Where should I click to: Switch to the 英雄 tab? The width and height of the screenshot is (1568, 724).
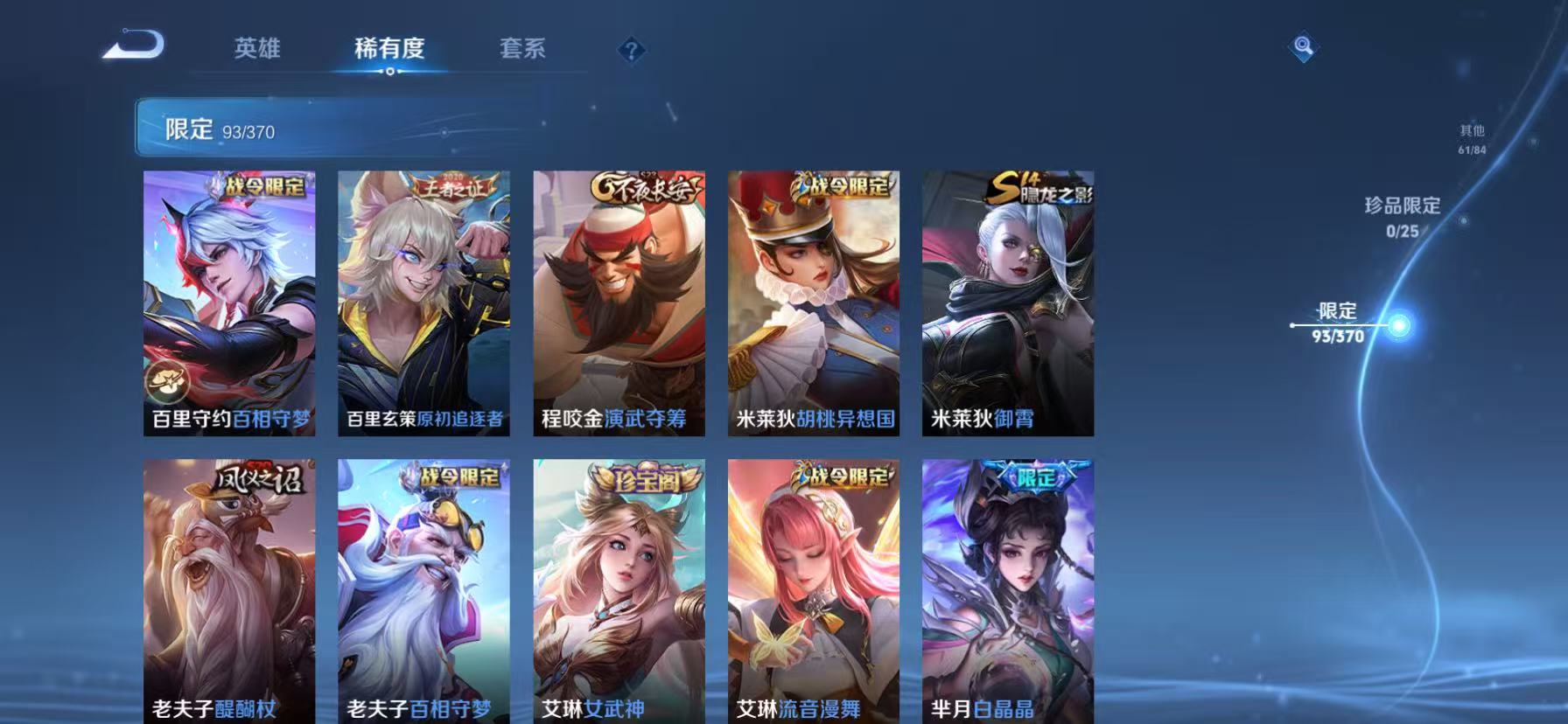pos(255,49)
